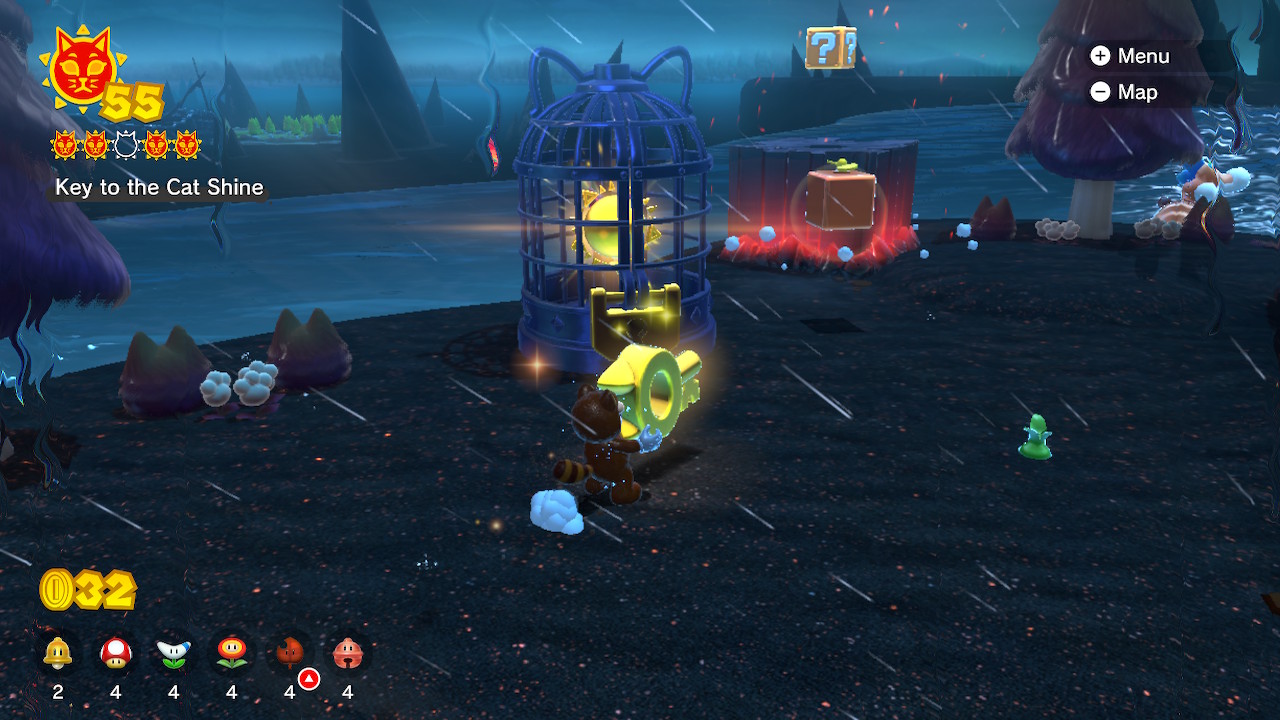Open the Menu option
The image size is (1280, 720).
1130,56
